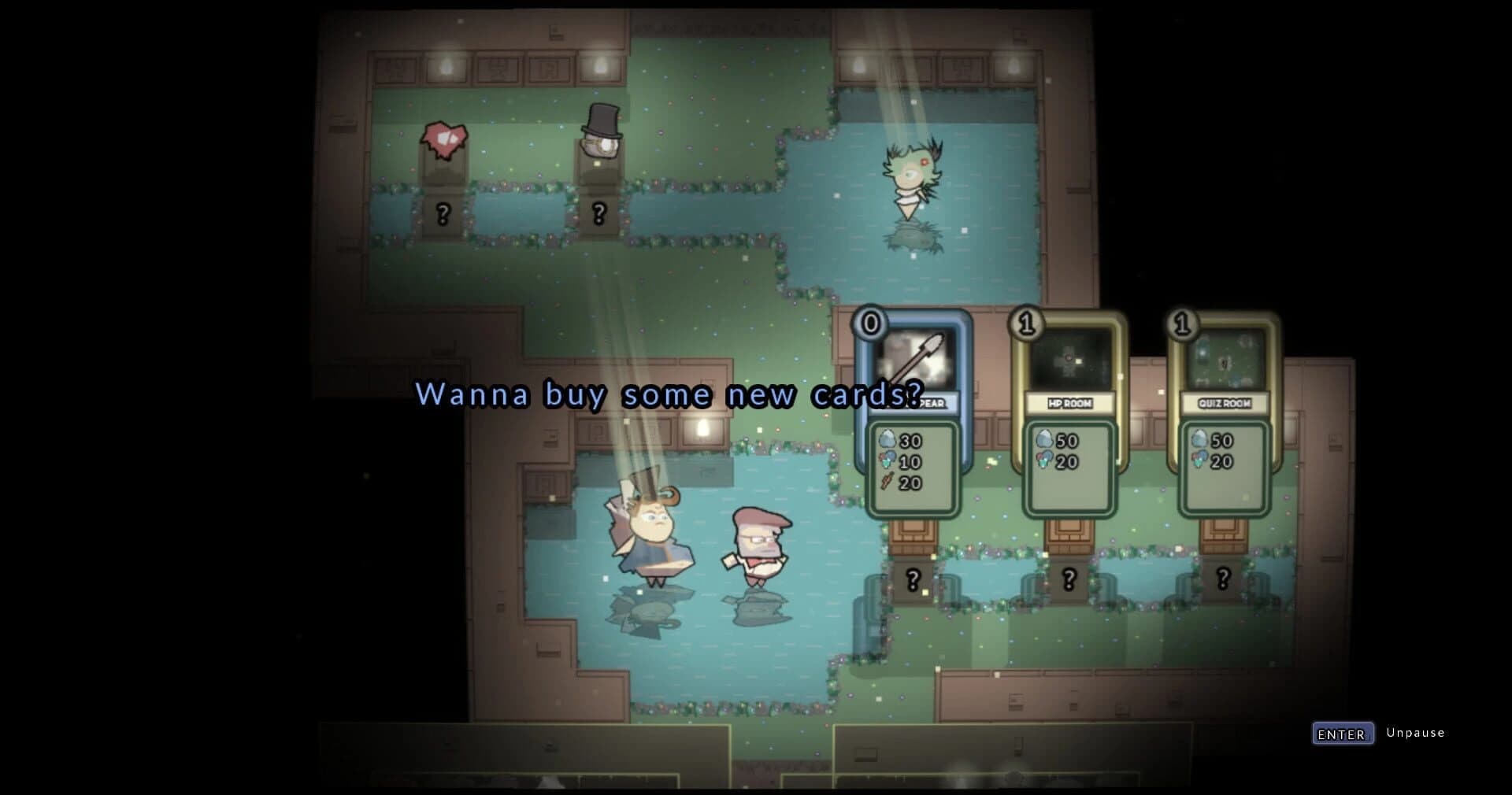Click the quantity badge showing 0 on the Spear card
Screen dimensions: 1512x795
869,322
